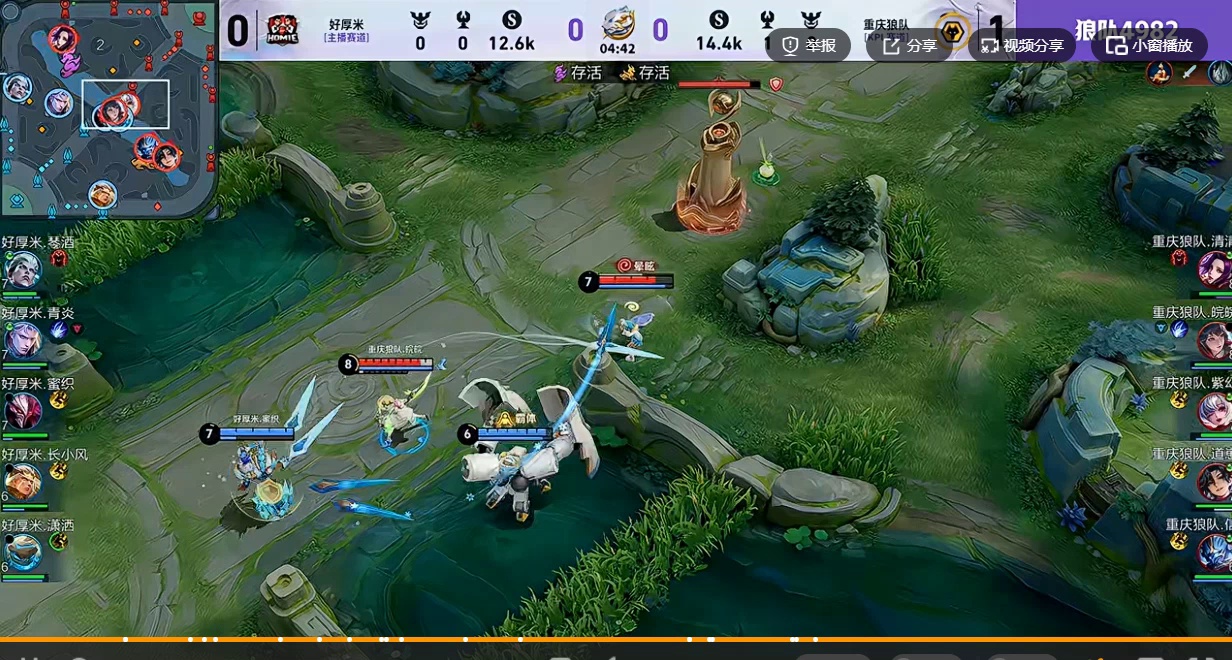Click the HOMIE team logo
Screen dimensions: 1232x660
[x=281, y=31]
